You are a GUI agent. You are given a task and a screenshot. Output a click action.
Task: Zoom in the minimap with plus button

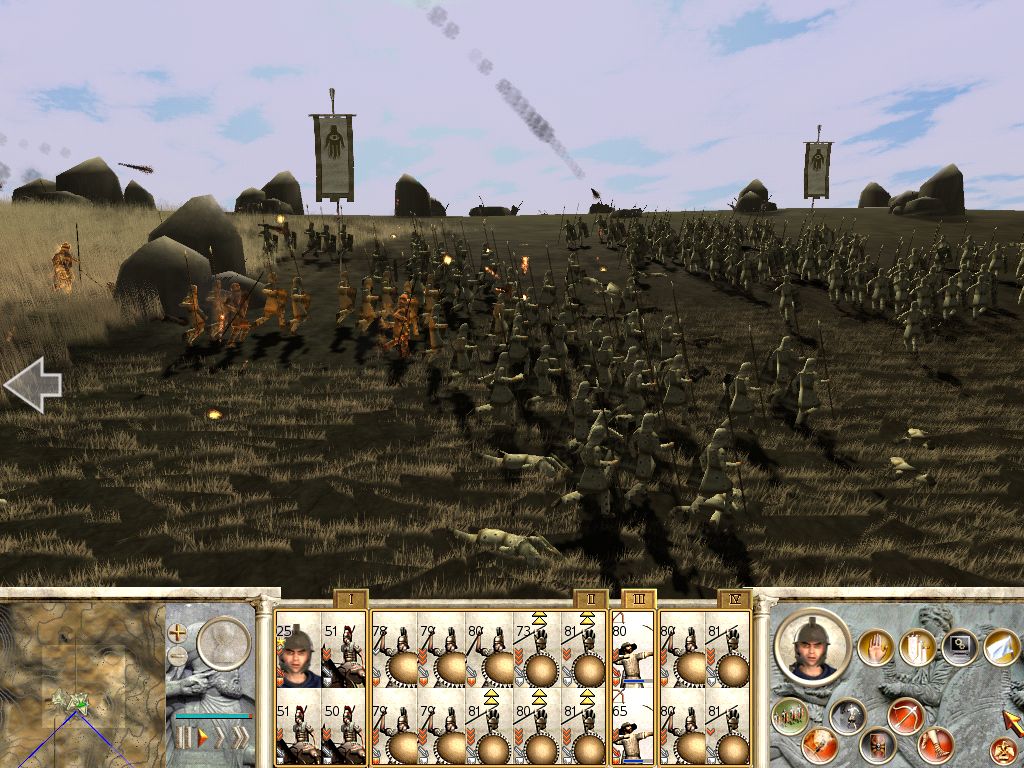(178, 632)
